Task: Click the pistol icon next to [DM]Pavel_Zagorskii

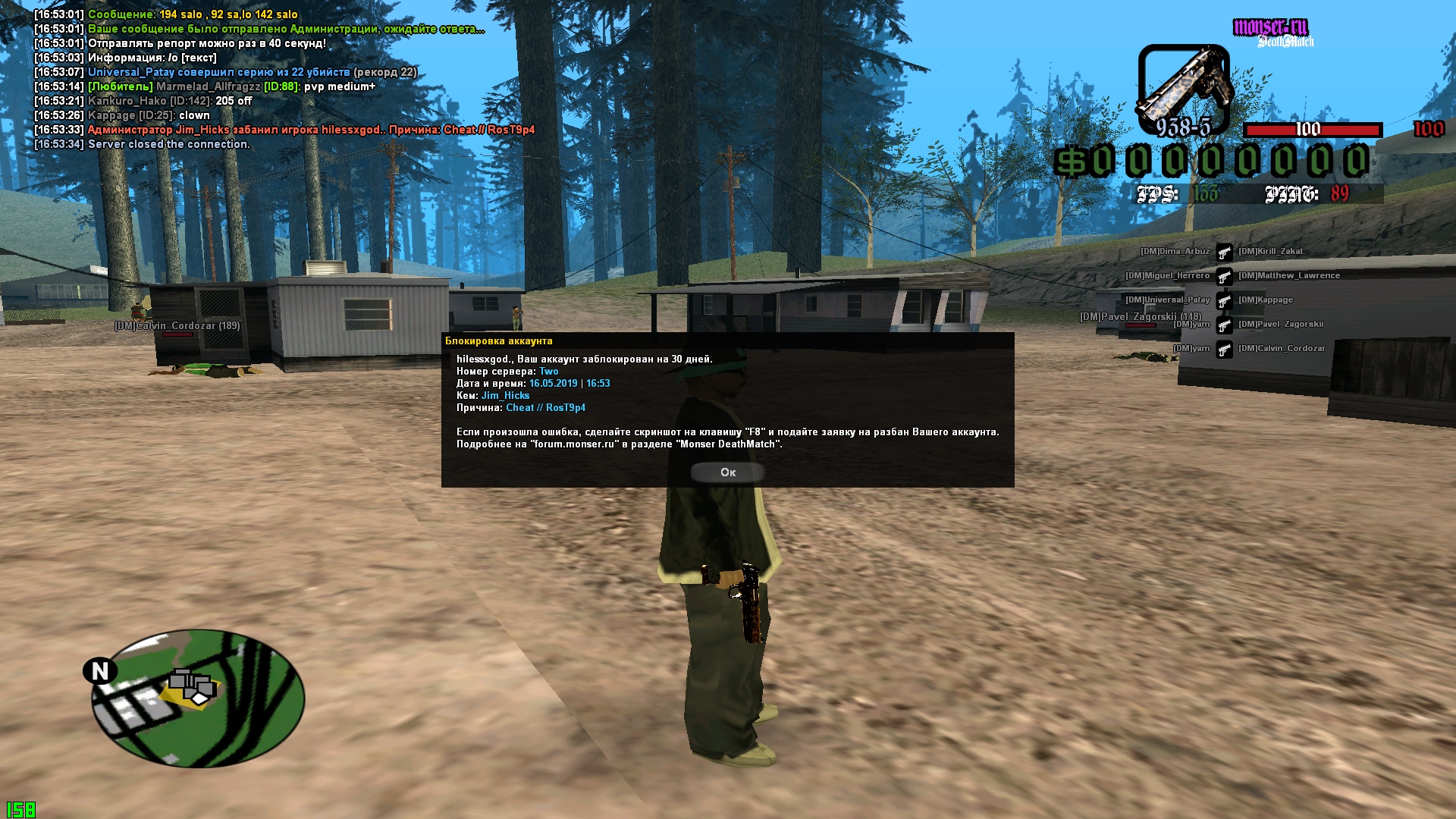Action: coord(1226,324)
